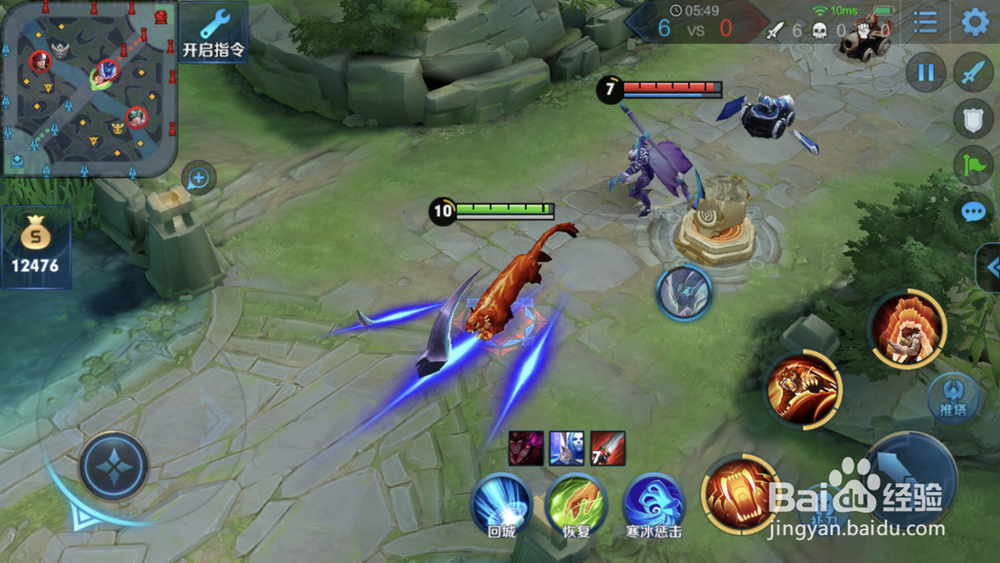Tap the 推塔 tower attack button
This screenshot has height=563, width=1000.
click(952, 397)
